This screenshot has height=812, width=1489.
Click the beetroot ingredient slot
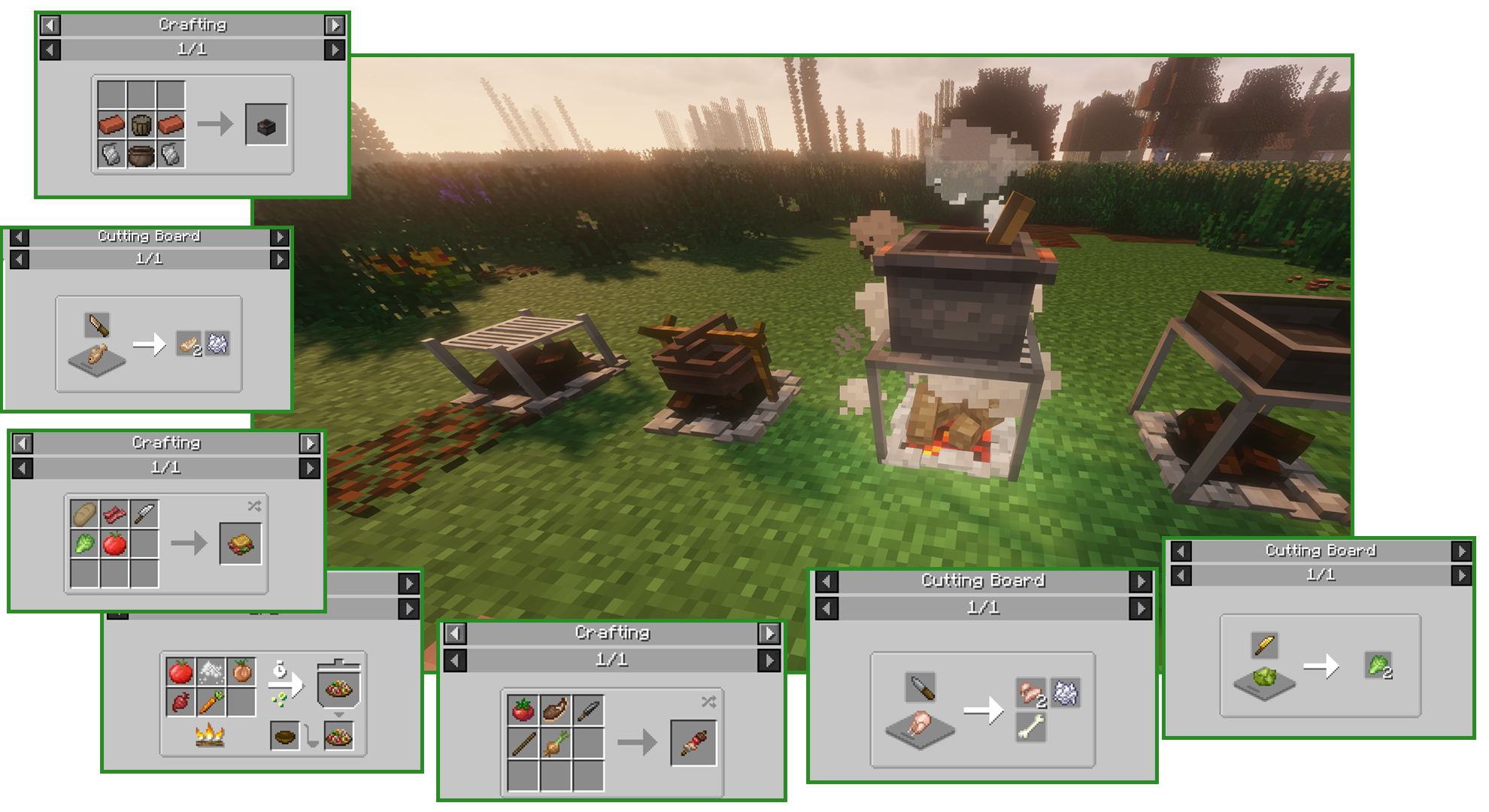tap(180, 702)
